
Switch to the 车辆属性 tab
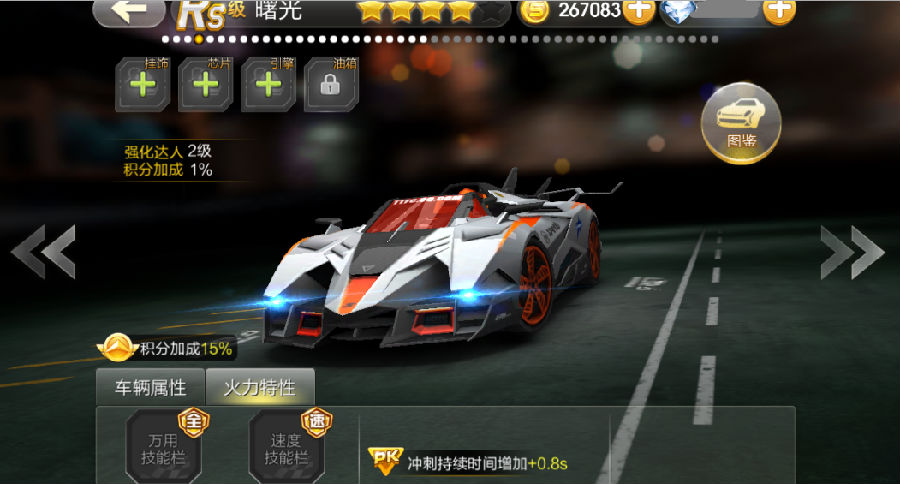point(149,388)
